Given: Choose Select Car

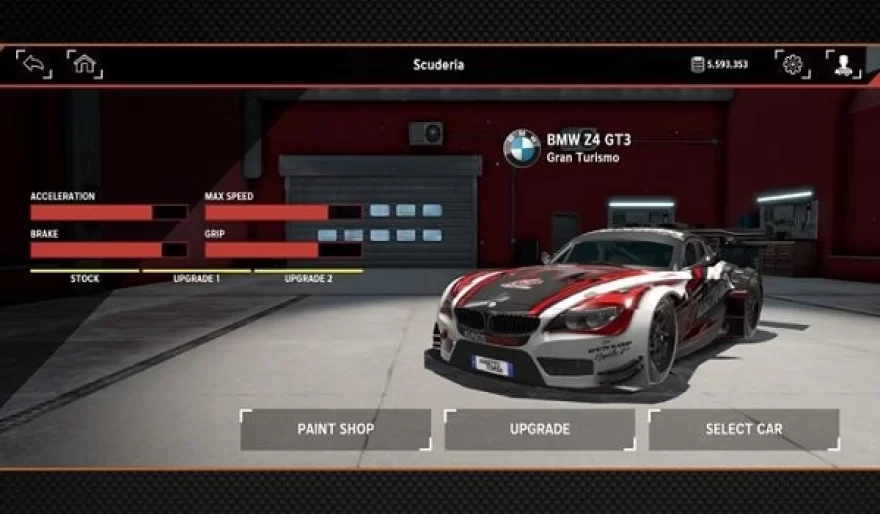Looking at the screenshot, I should (x=743, y=429).
